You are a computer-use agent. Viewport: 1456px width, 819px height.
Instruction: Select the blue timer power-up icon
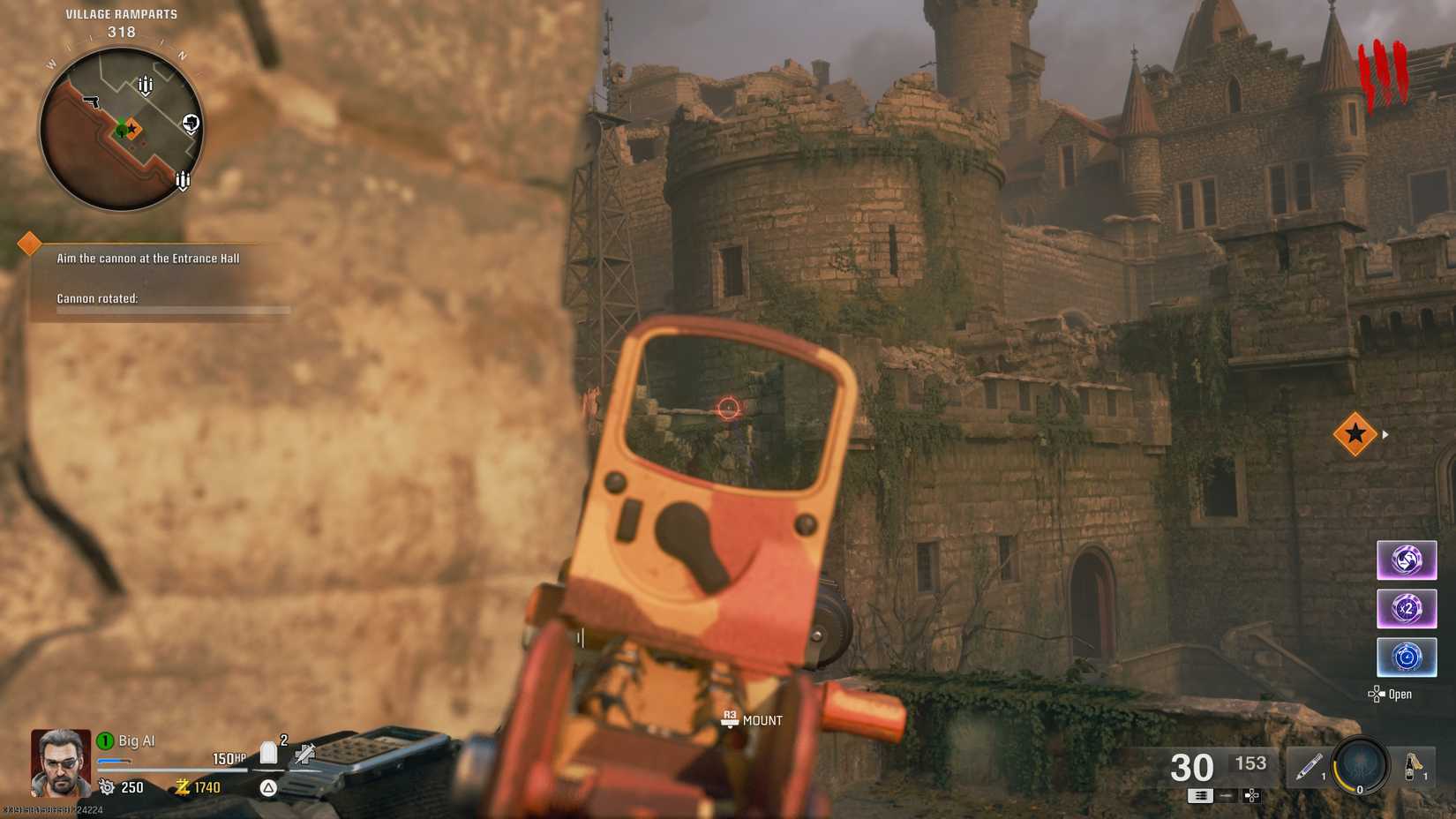click(x=1406, y=656)
